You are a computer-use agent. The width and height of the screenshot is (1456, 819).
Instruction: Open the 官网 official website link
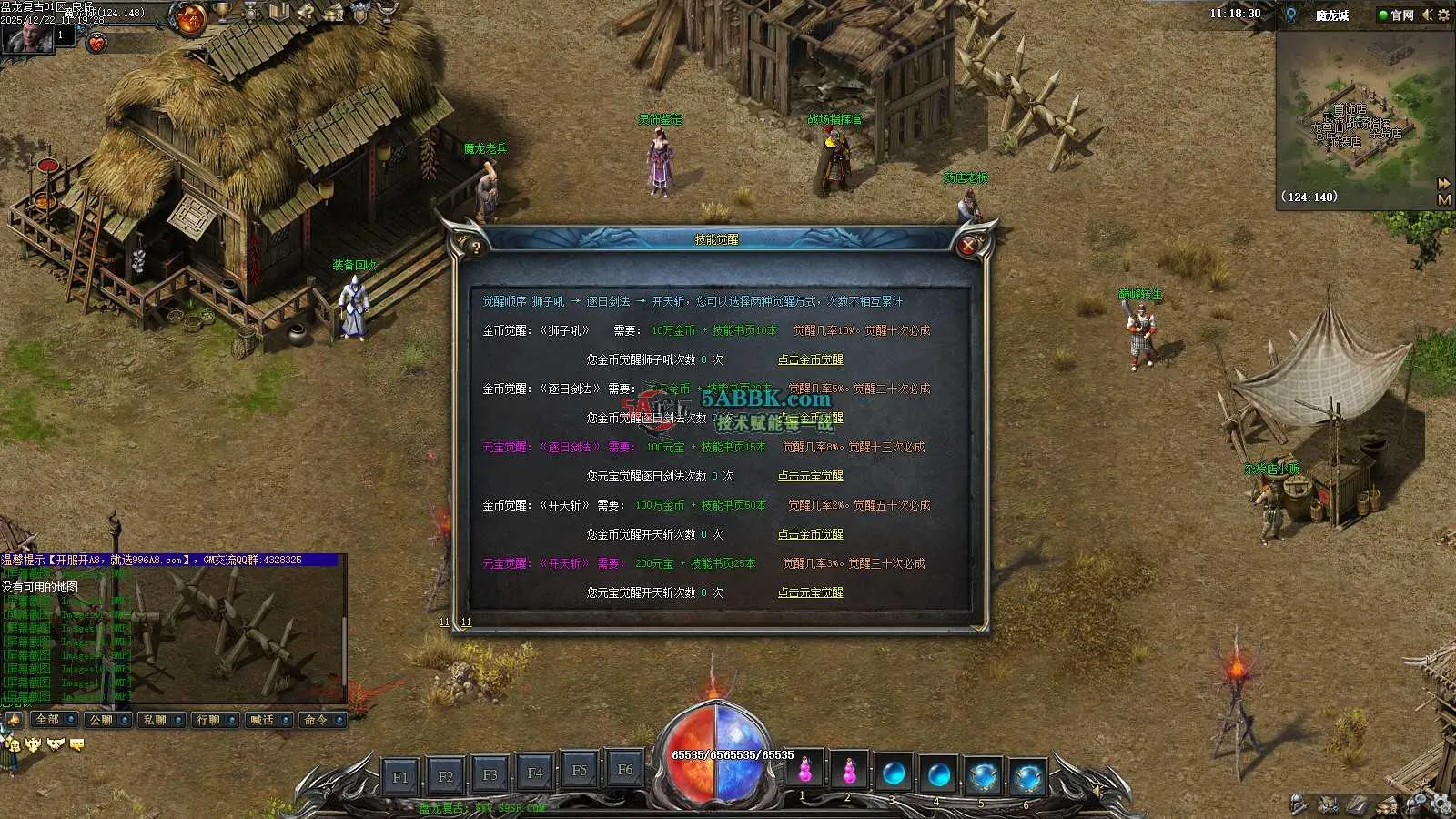(x=1397, y=15)
